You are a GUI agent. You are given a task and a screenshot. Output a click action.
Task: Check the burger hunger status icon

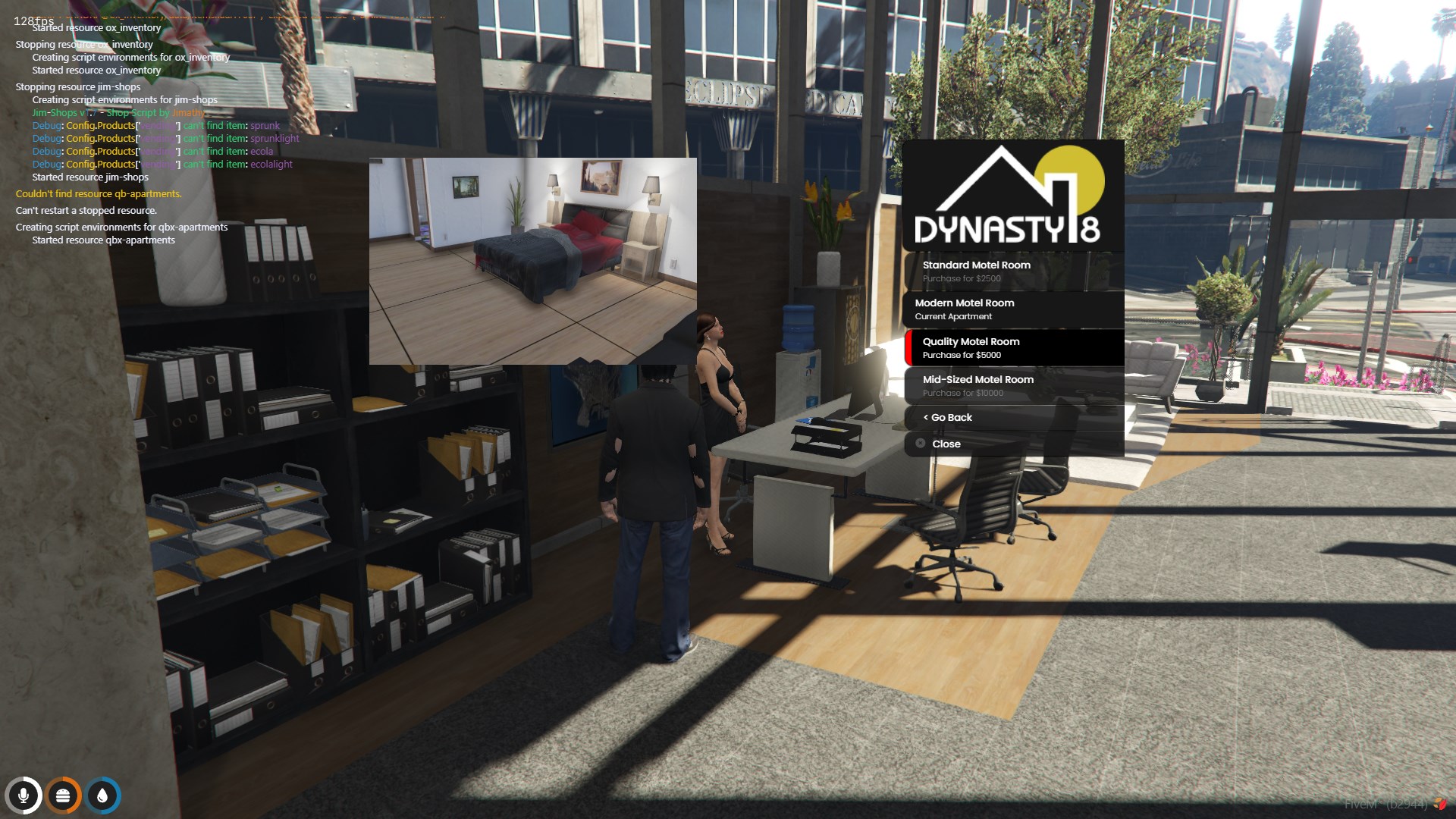[x=63, y=795]
